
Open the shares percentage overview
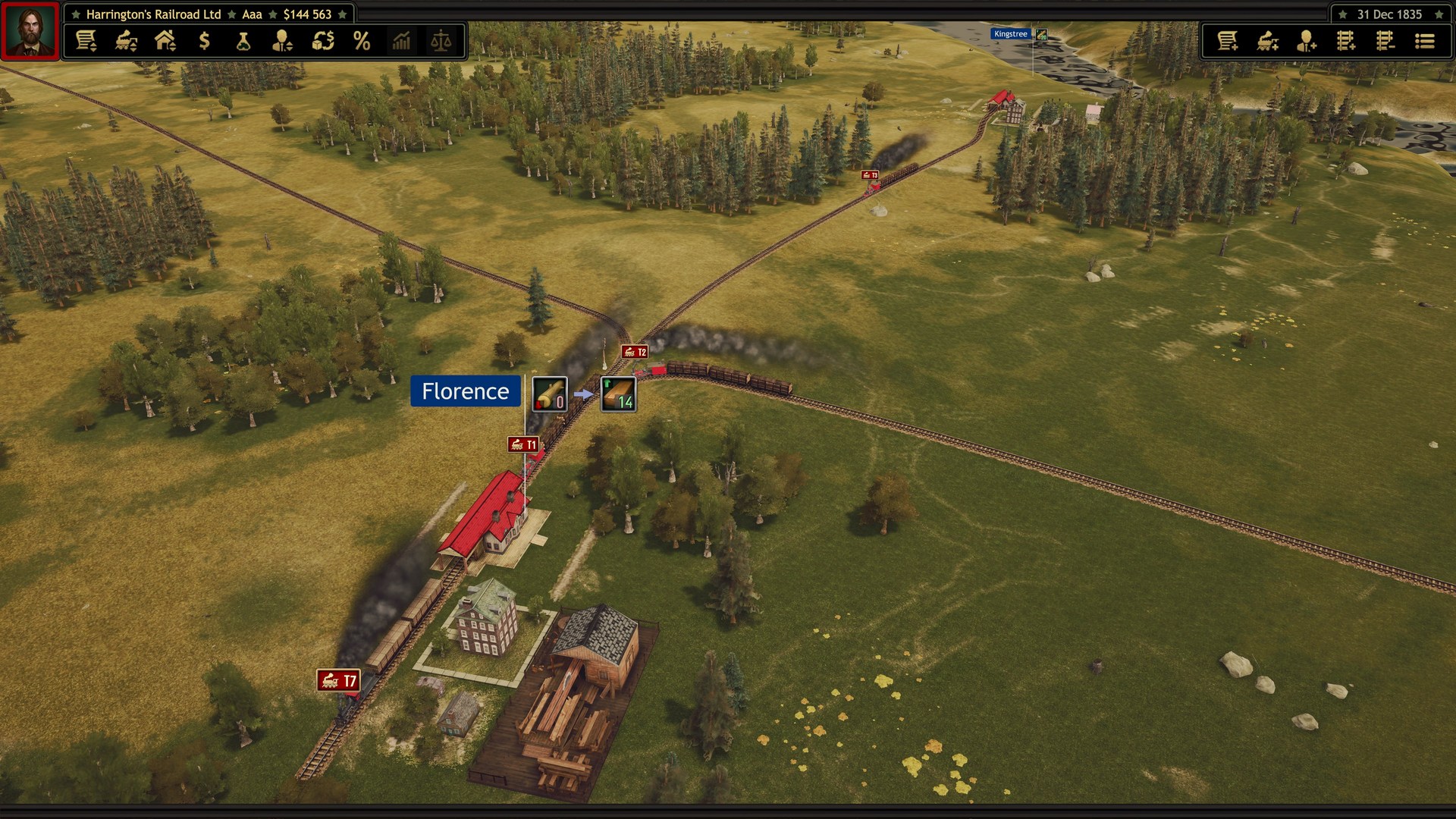click(x=362, y=42)
